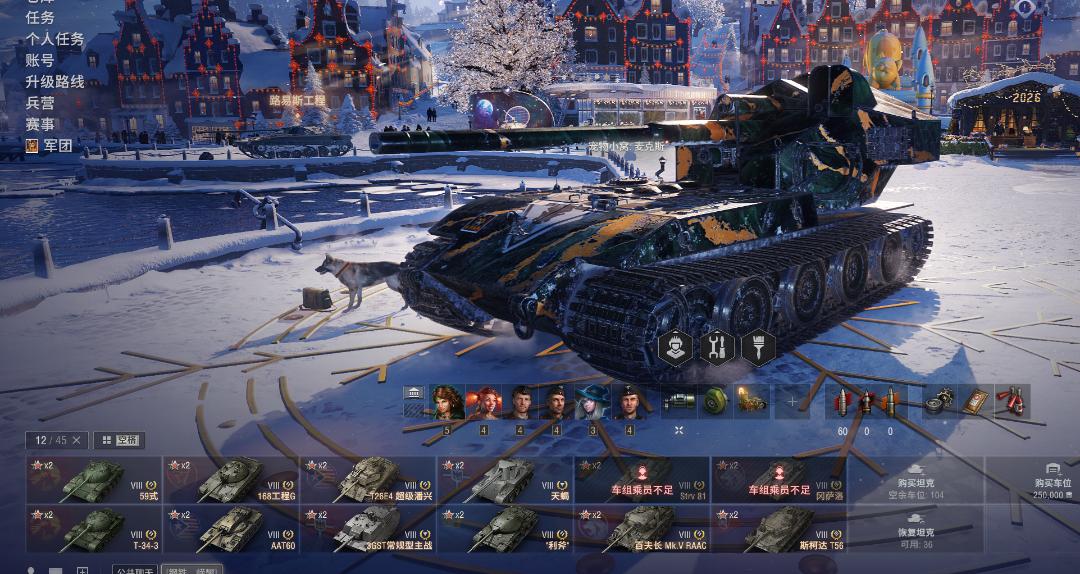This screenshot has width=1080, height=574.
Task: Clear the 12/45 carousel filter with the X
Action: (x=78, y=440)
